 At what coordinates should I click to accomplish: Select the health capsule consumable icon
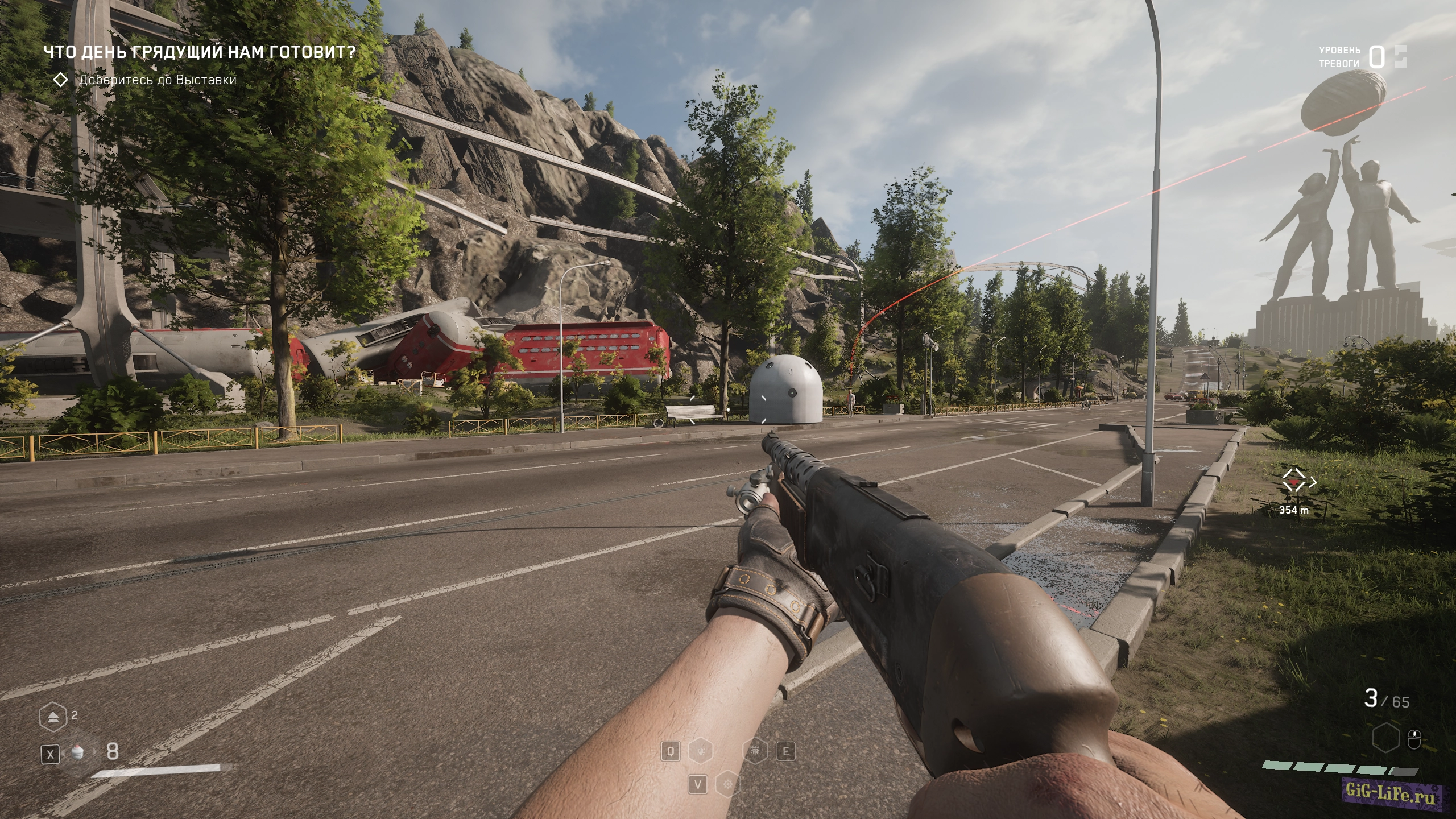(x=77, y=753)
